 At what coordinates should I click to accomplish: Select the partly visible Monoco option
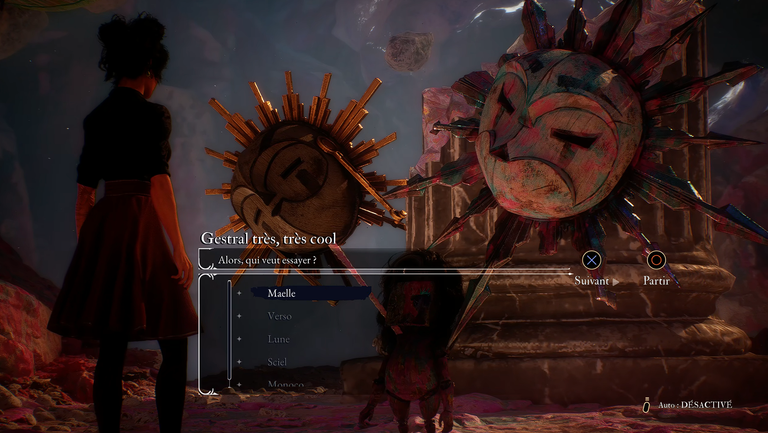[x=285, y=384]
